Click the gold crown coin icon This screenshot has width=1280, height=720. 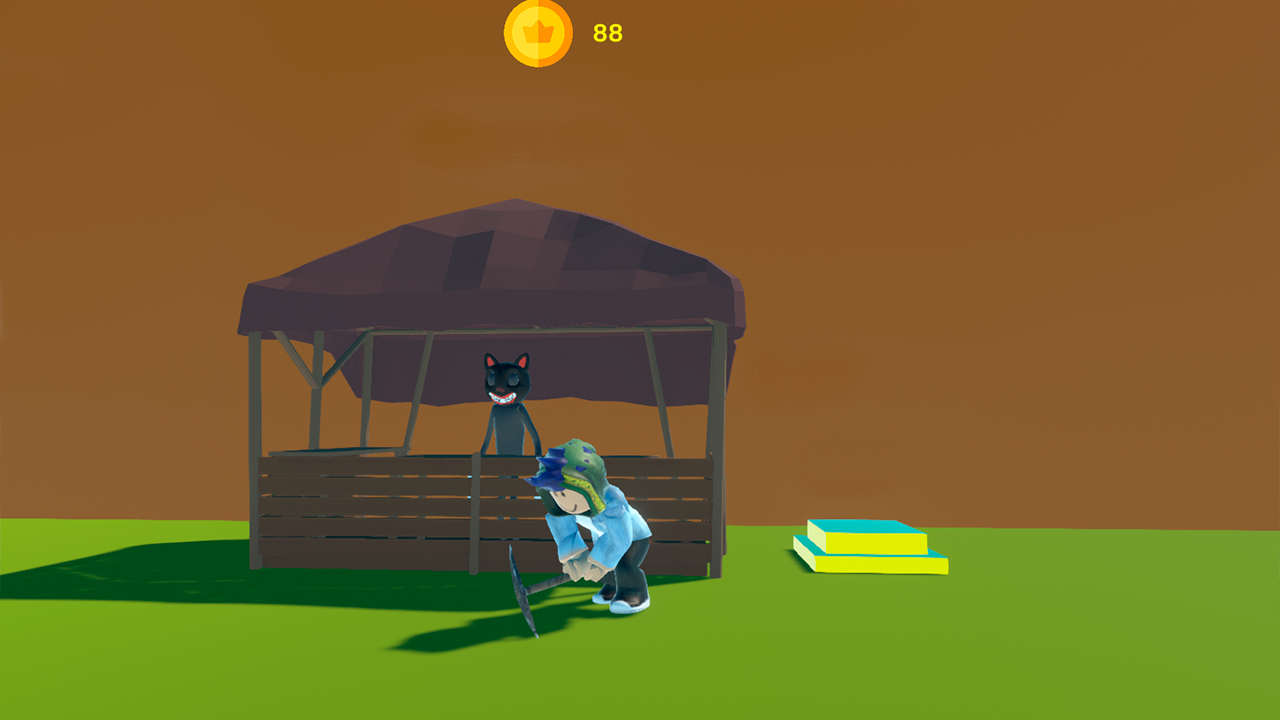pyautogui.click(x=536, y=33)
